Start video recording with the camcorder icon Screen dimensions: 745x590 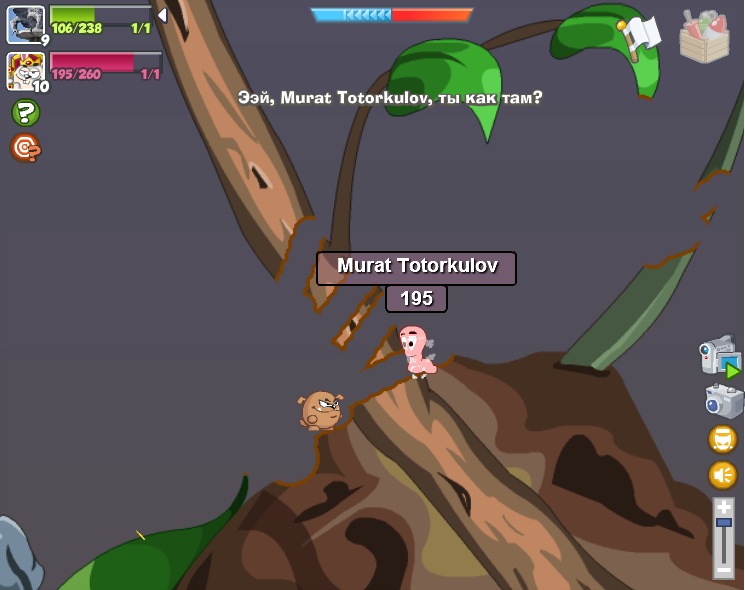(720, 357)
